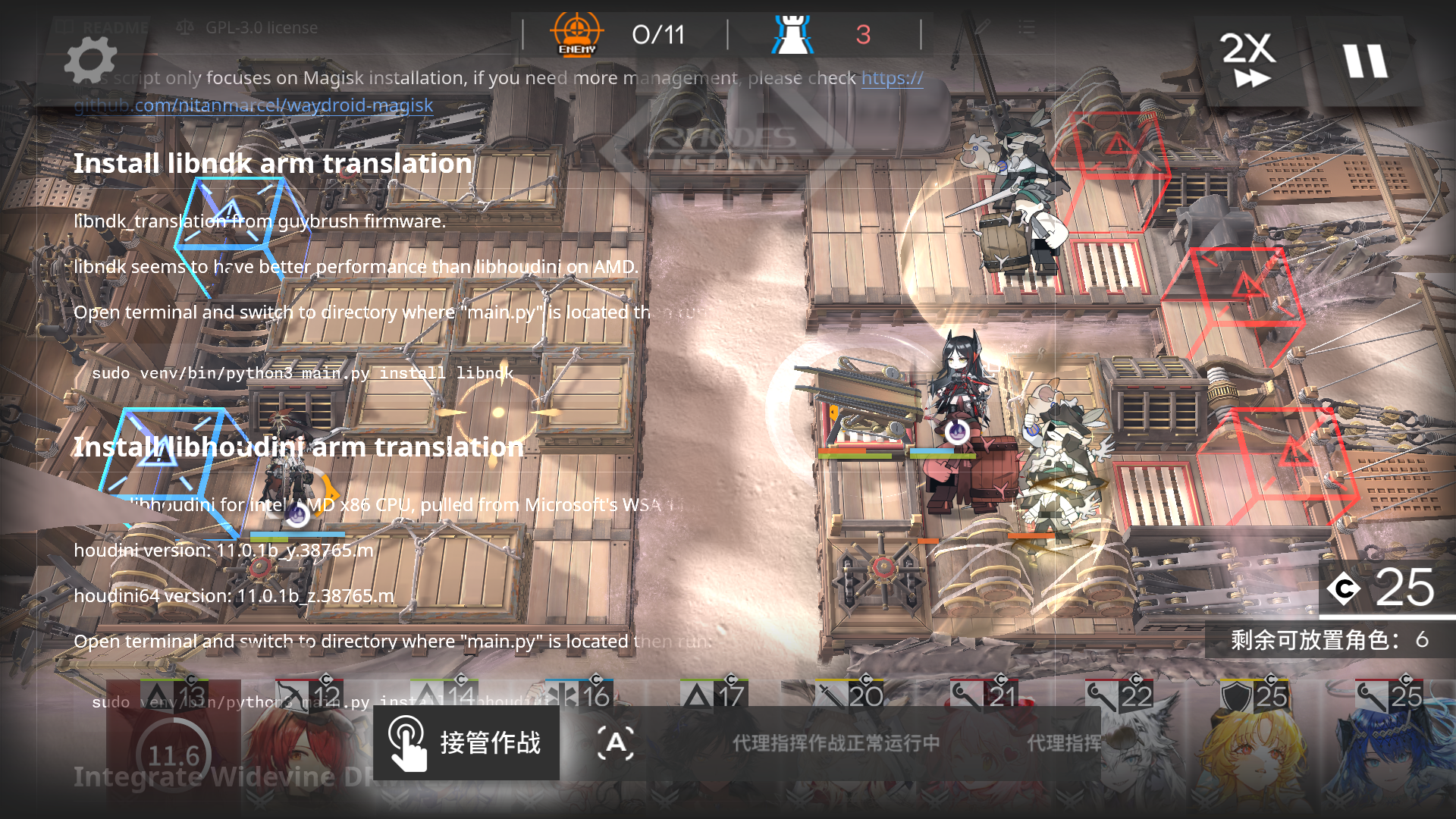Image resolution: width=1456 pixels, height=819 pixels.
Task: Open the waydroid-magisk GitHub link
Action: (253, 105)
